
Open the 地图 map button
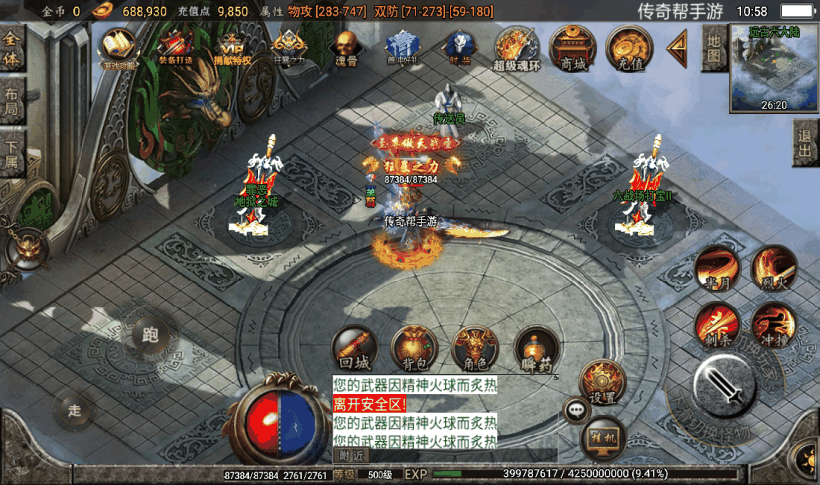coord(713,47)
